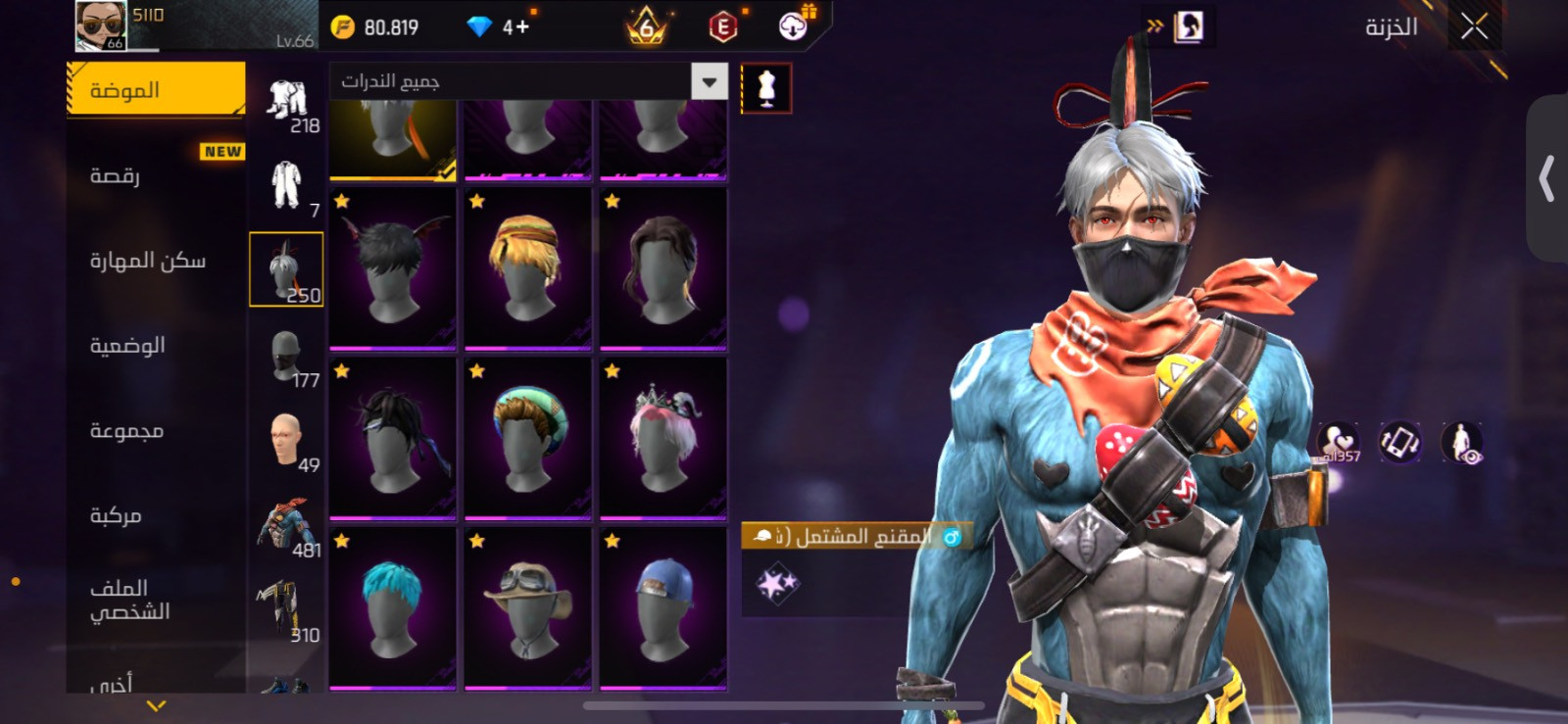Equip the spiky cyan blue hair
Image resolution: width=1568 pixels, height=724 pixels.
(x=393, y=607)
